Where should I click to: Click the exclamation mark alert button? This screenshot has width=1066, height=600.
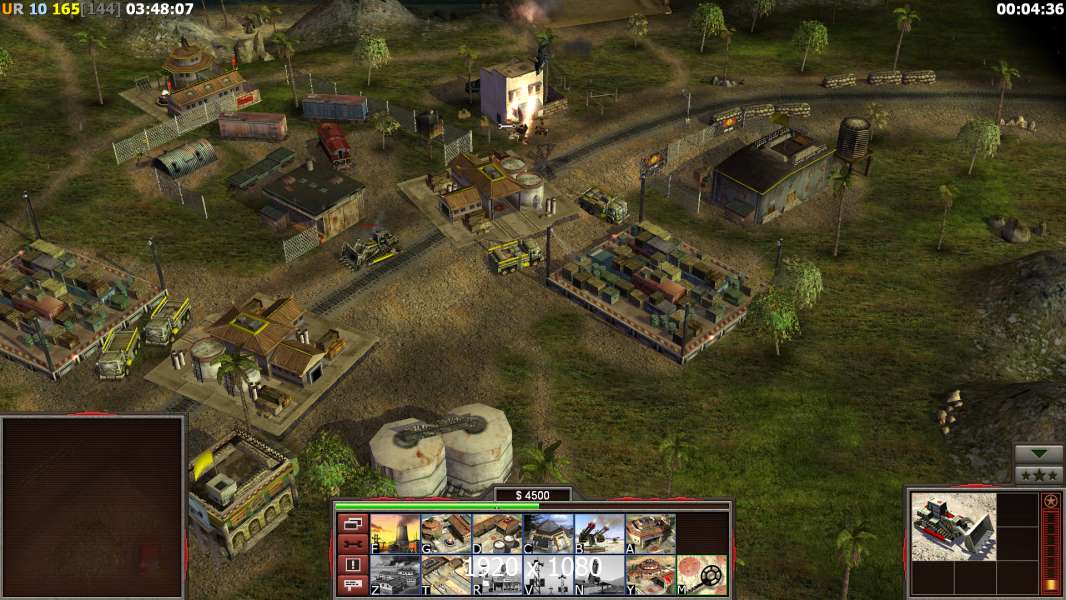coord(352,565)
